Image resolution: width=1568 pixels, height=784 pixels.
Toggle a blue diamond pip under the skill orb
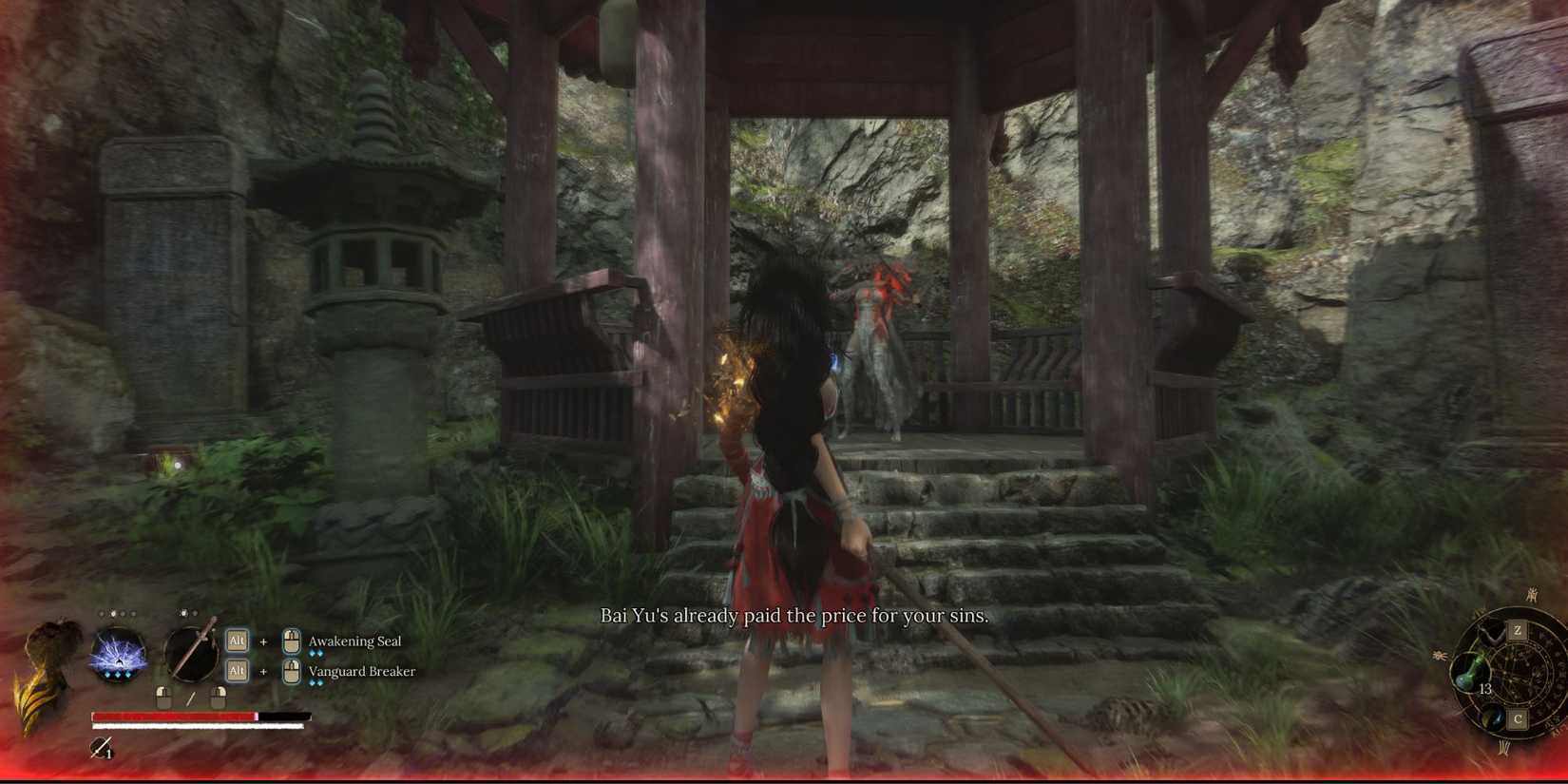(x=118, y=674)
